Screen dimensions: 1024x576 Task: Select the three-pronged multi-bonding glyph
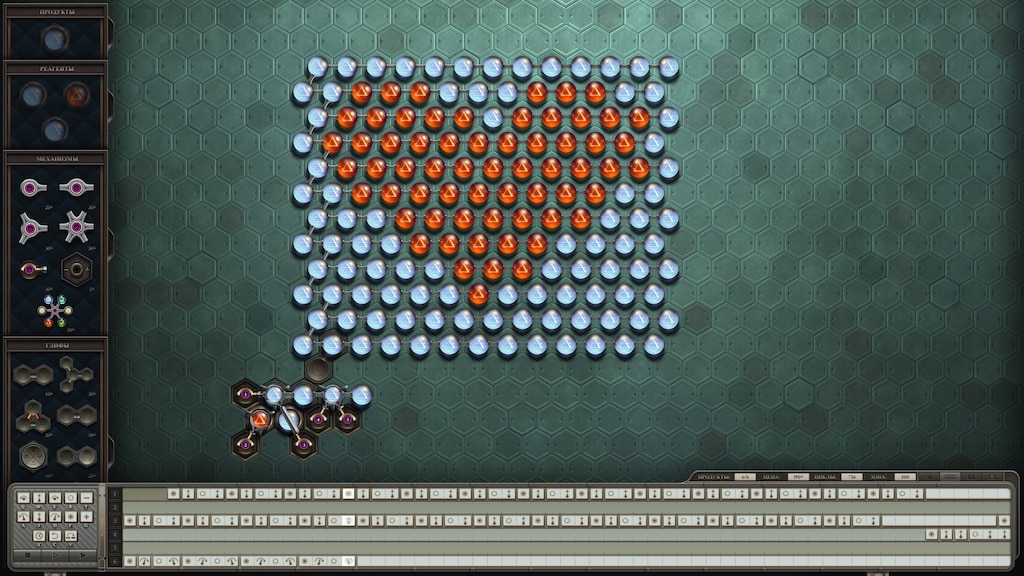(x=75, y=375)
